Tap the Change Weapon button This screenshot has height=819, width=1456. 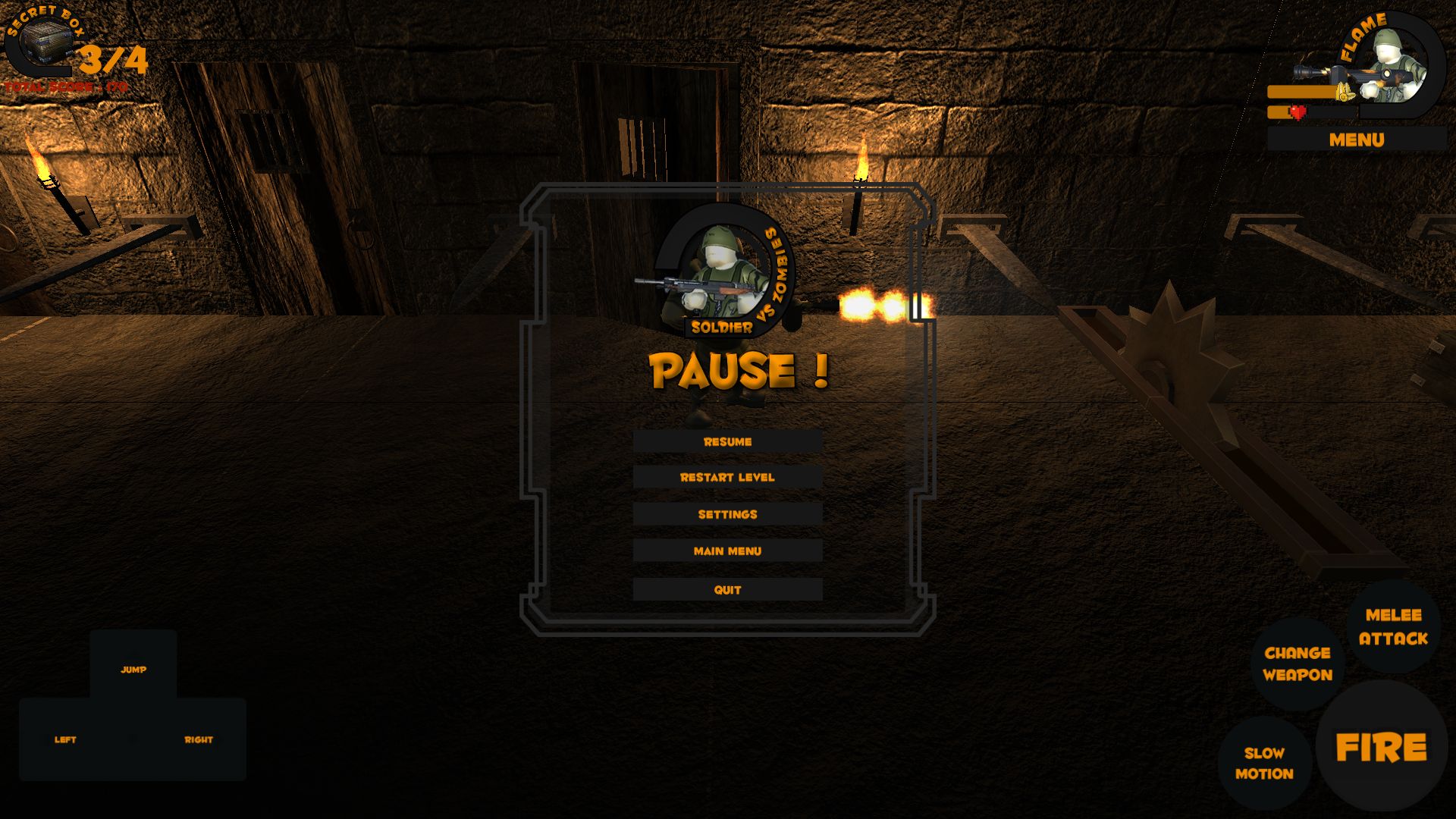pos(1298,664)
